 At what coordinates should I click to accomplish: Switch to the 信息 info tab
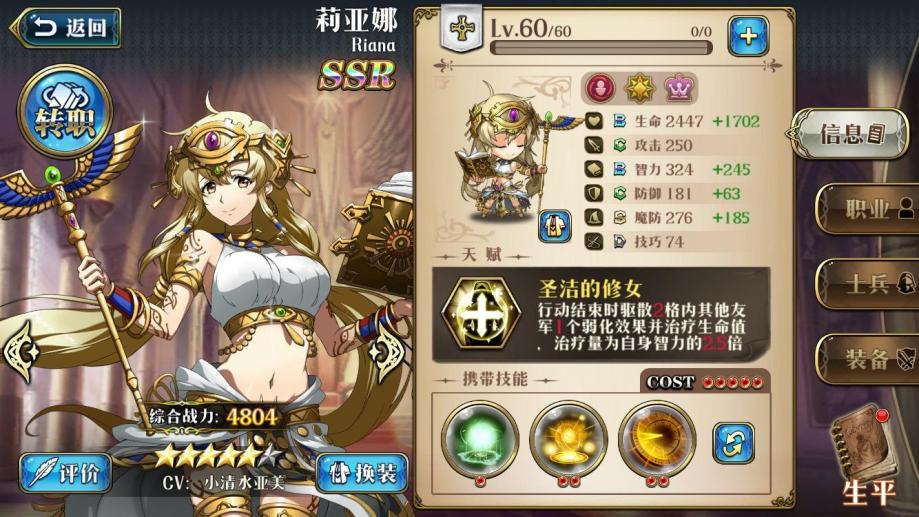point(851,133)
